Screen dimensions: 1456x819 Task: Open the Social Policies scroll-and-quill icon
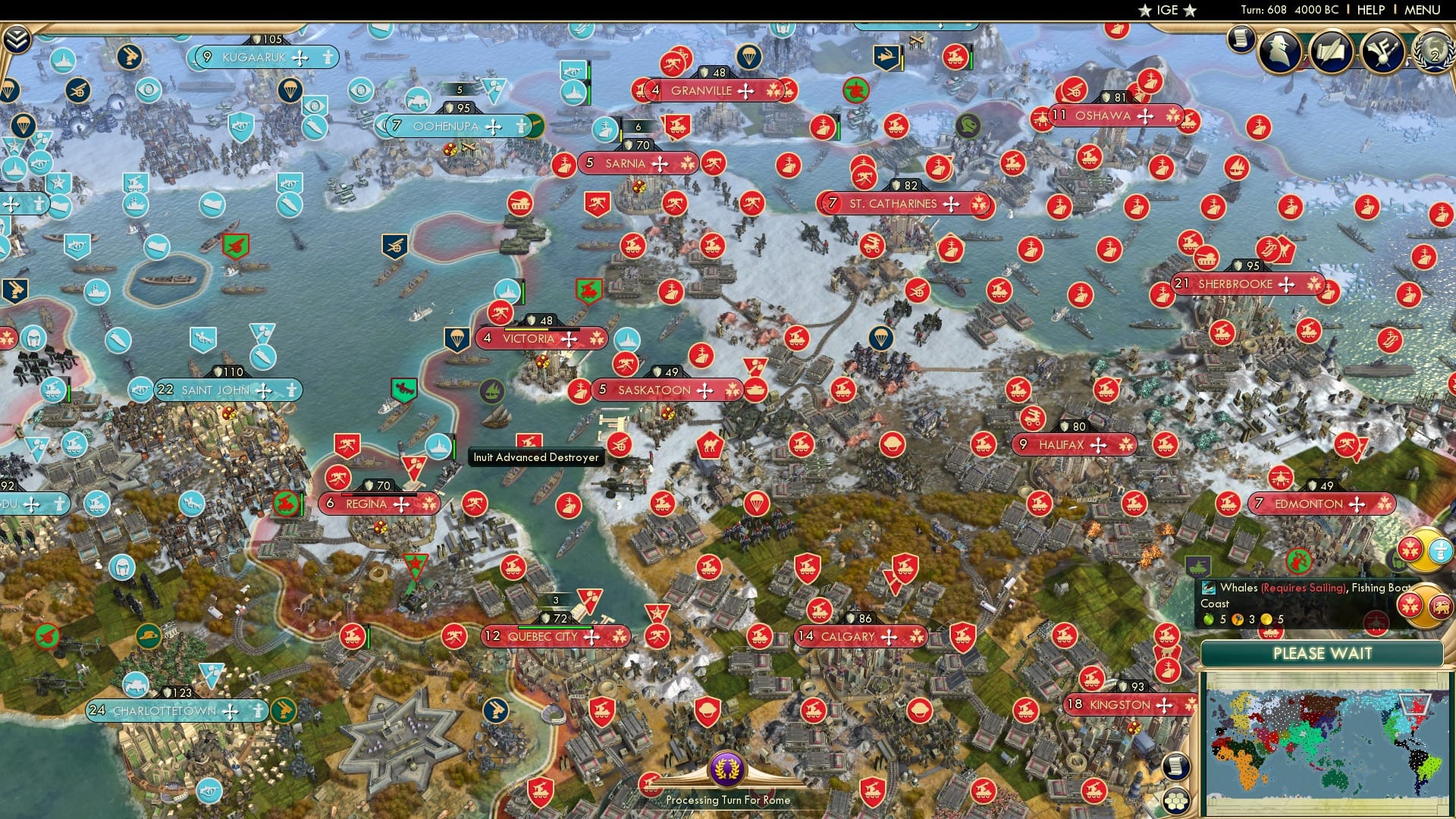[x=1331, y=52]
